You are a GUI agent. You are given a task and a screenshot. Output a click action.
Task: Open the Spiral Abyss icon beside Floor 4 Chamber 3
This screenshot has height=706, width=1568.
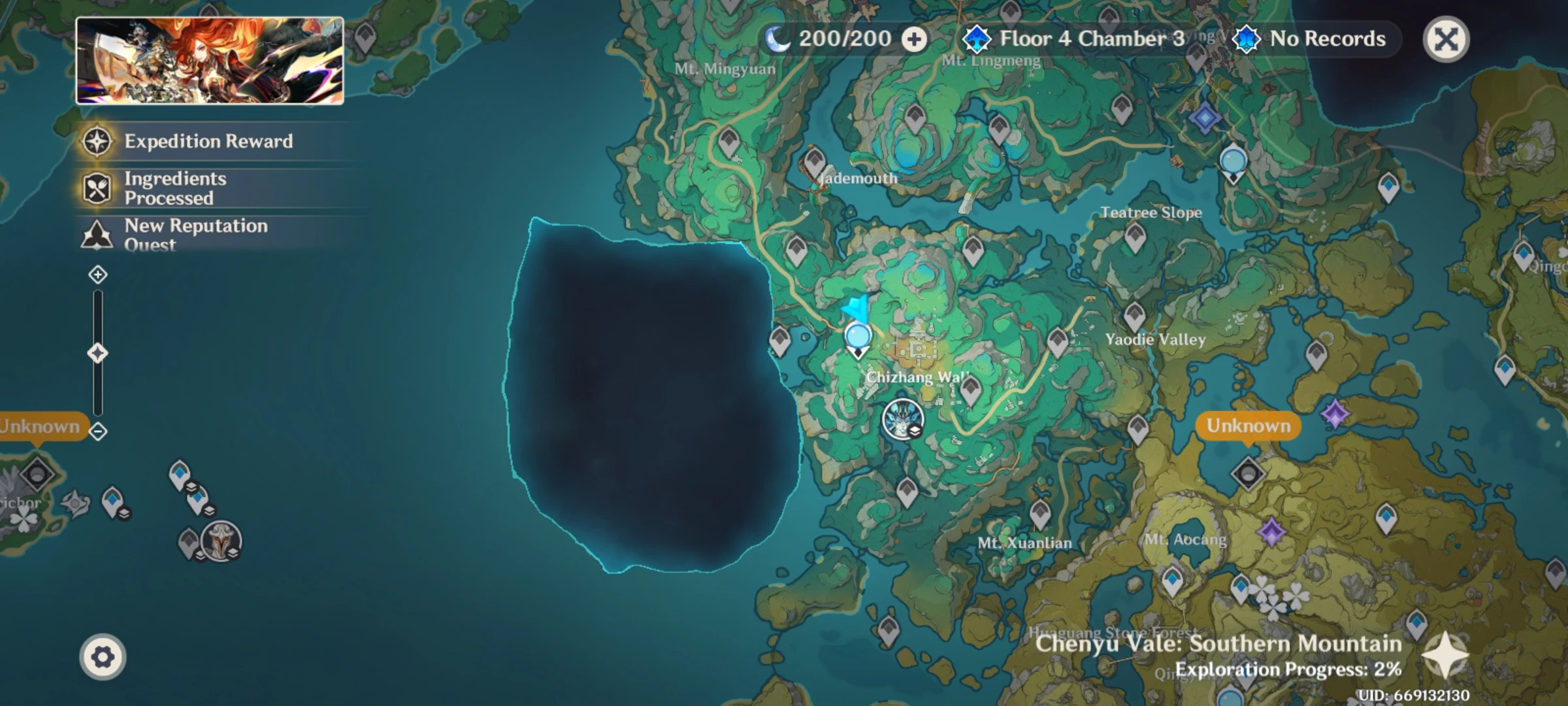coord(977,39)
